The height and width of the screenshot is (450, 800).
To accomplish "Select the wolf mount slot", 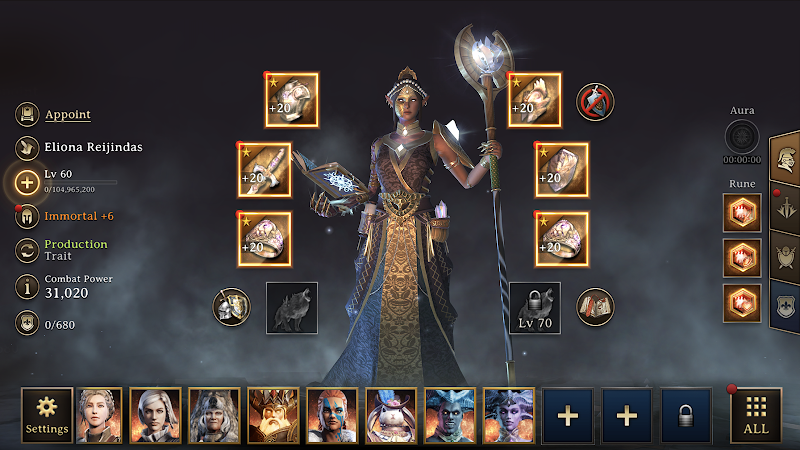I will pos(292,307).
